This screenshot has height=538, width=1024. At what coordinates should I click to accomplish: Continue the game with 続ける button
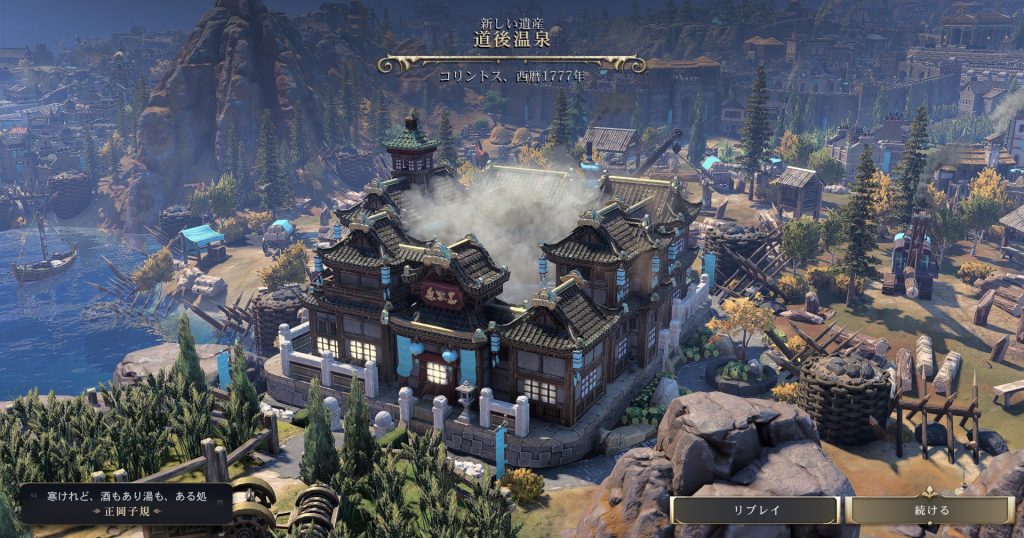[x=931, y=510]
